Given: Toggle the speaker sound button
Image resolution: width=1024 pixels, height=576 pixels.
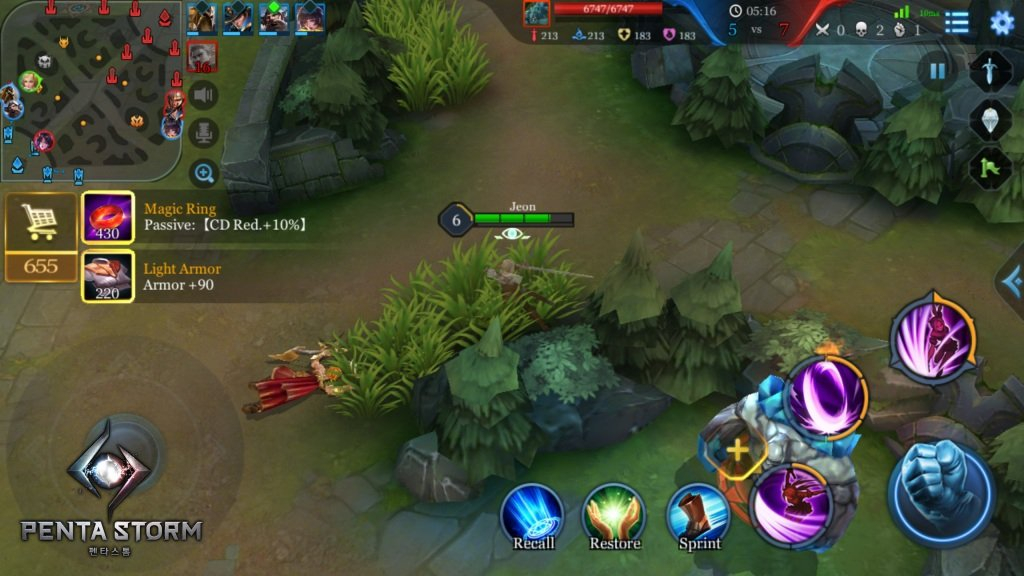Looking at the screenshot, I should pos(204,95).
